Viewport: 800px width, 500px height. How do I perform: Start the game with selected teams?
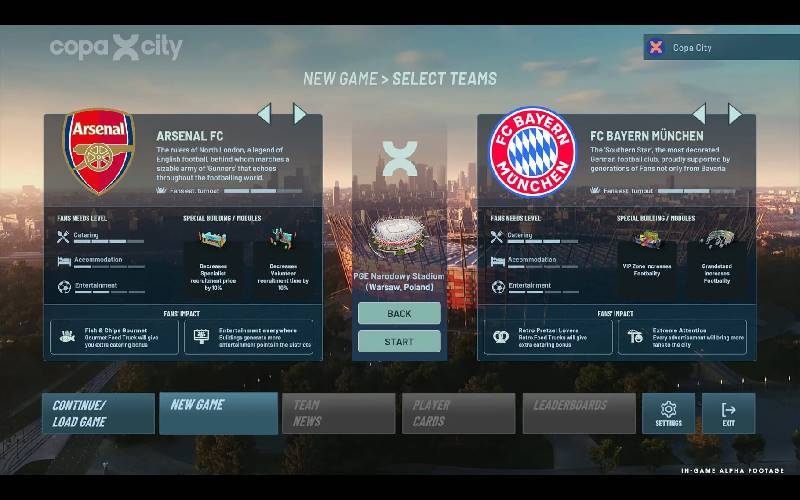point(399,342)
